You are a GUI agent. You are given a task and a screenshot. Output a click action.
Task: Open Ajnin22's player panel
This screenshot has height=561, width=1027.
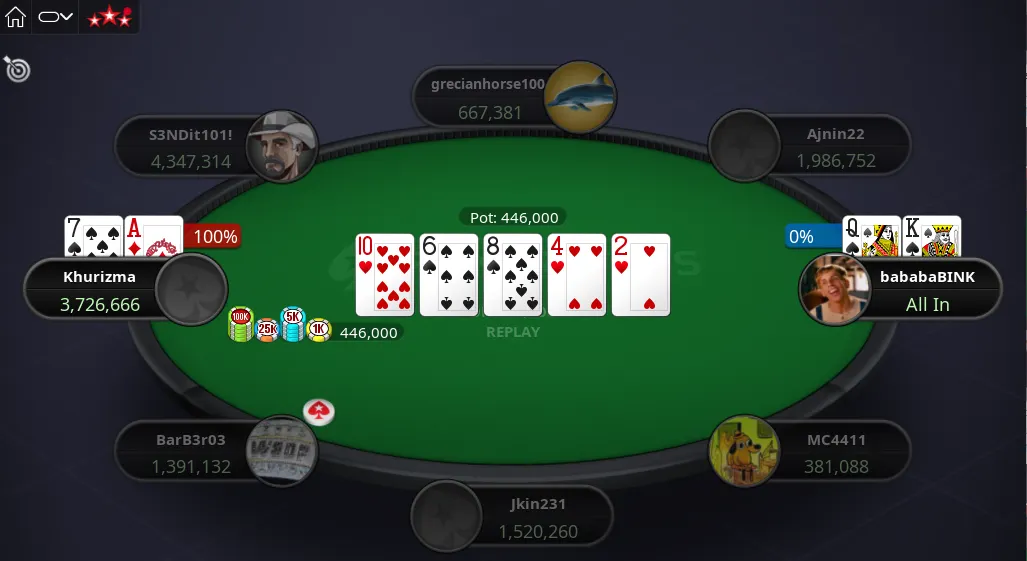(835, 147)
